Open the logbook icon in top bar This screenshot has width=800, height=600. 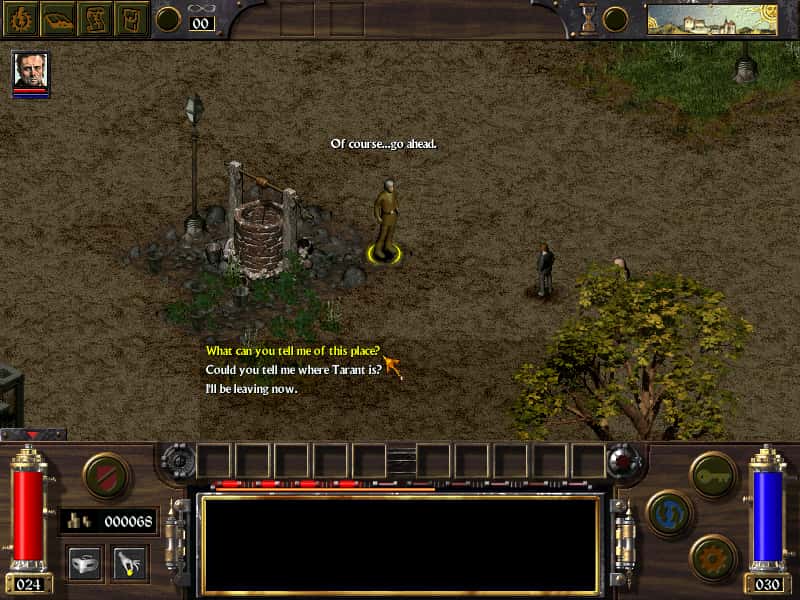pos(133,18)
